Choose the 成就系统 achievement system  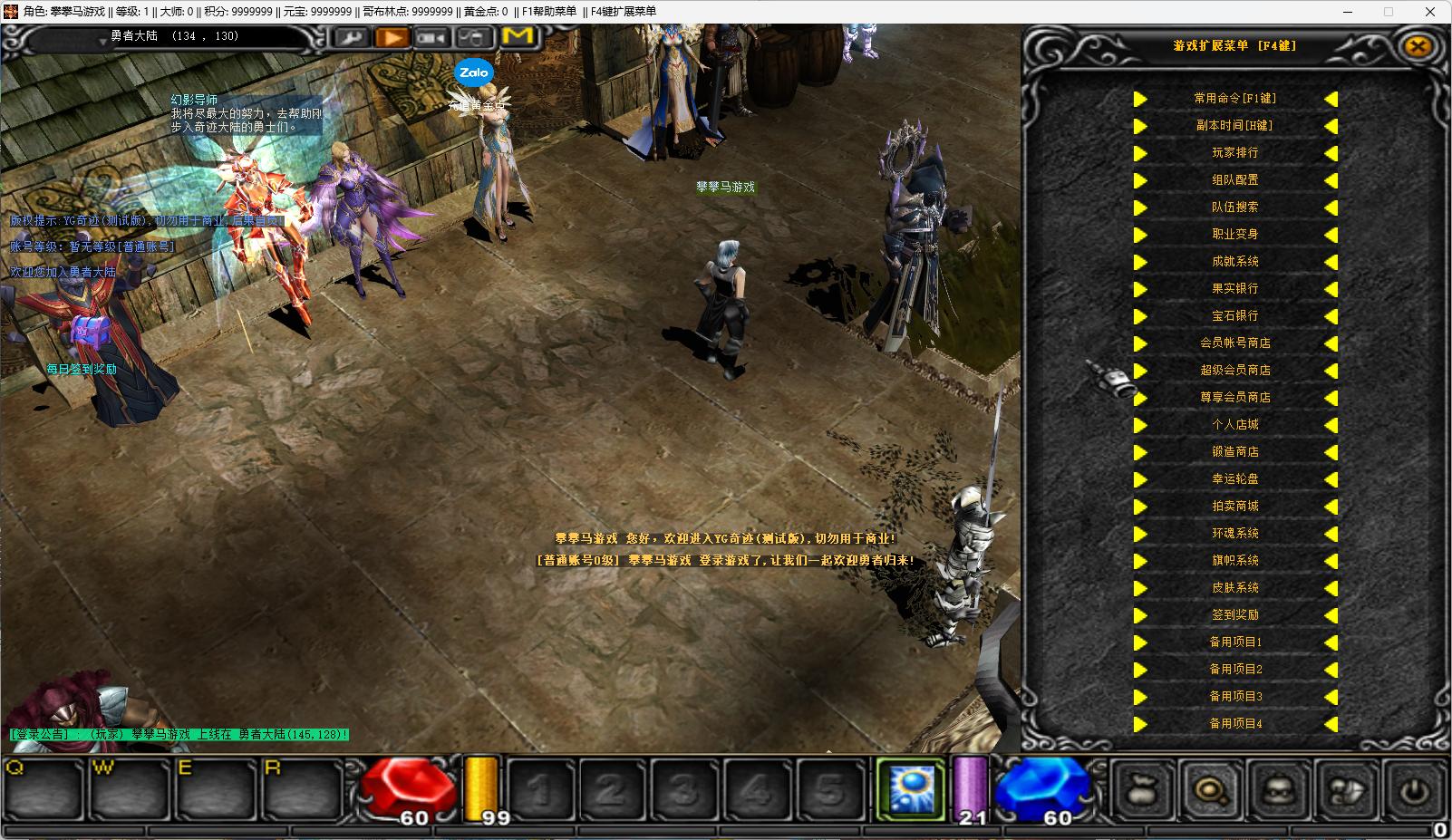[1234, 262]
